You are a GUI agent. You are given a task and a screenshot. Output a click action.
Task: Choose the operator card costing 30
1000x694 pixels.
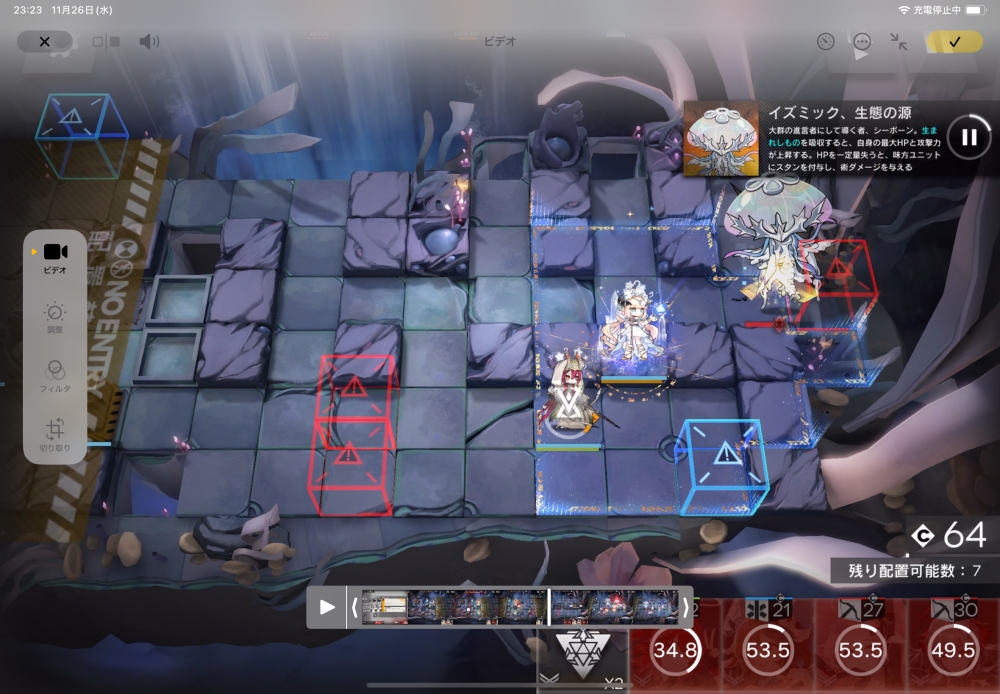(952, 646)
